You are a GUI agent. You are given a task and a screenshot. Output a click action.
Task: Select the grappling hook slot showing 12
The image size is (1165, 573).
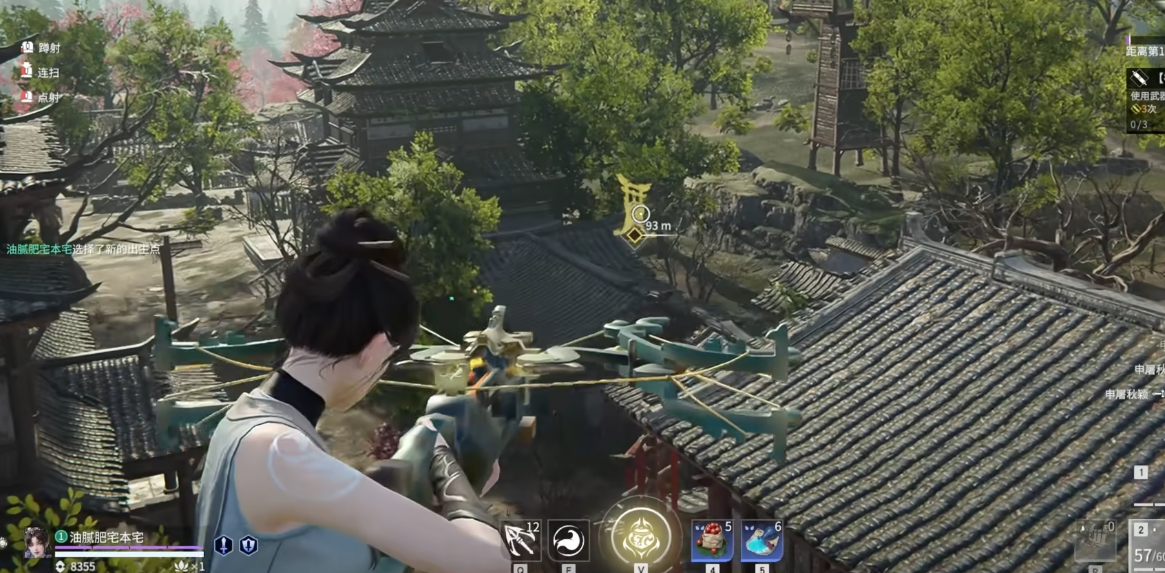(521, 541)
